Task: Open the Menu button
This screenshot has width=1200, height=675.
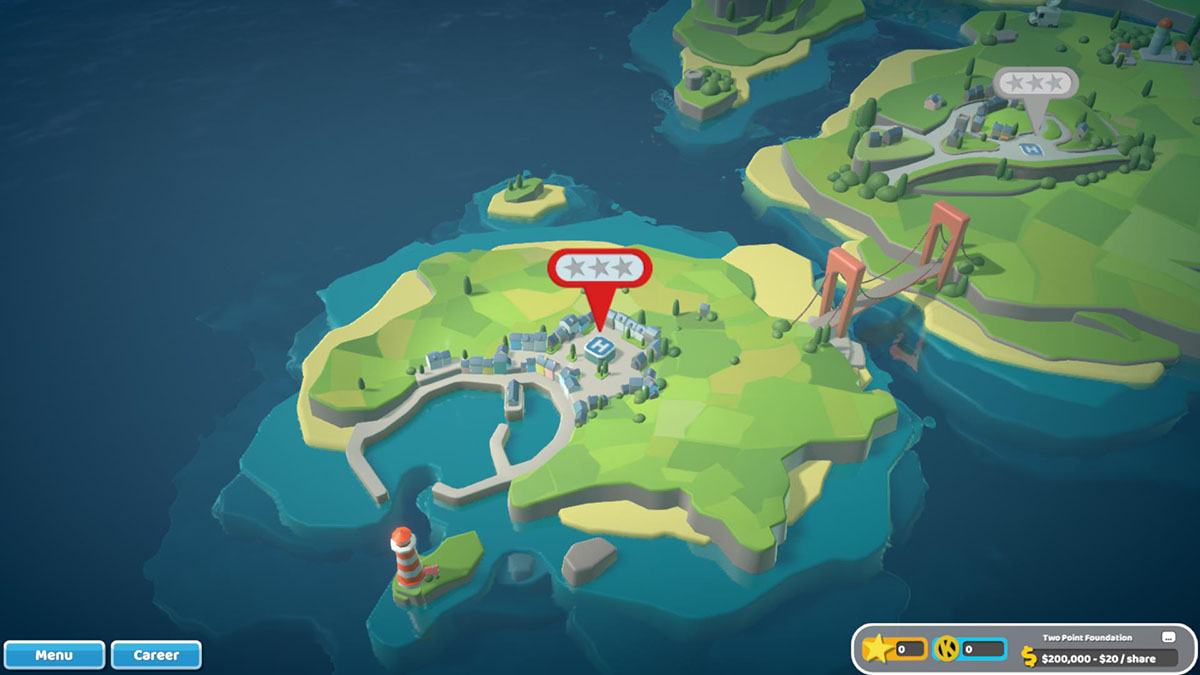Action: [x=54, y=655]
